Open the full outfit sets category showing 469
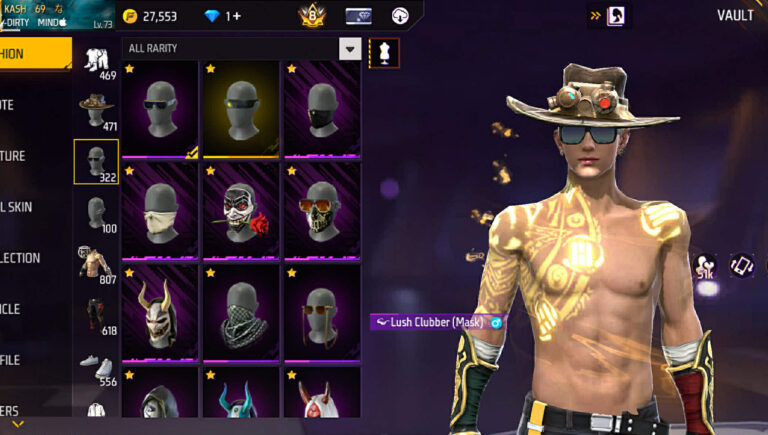 97,59
